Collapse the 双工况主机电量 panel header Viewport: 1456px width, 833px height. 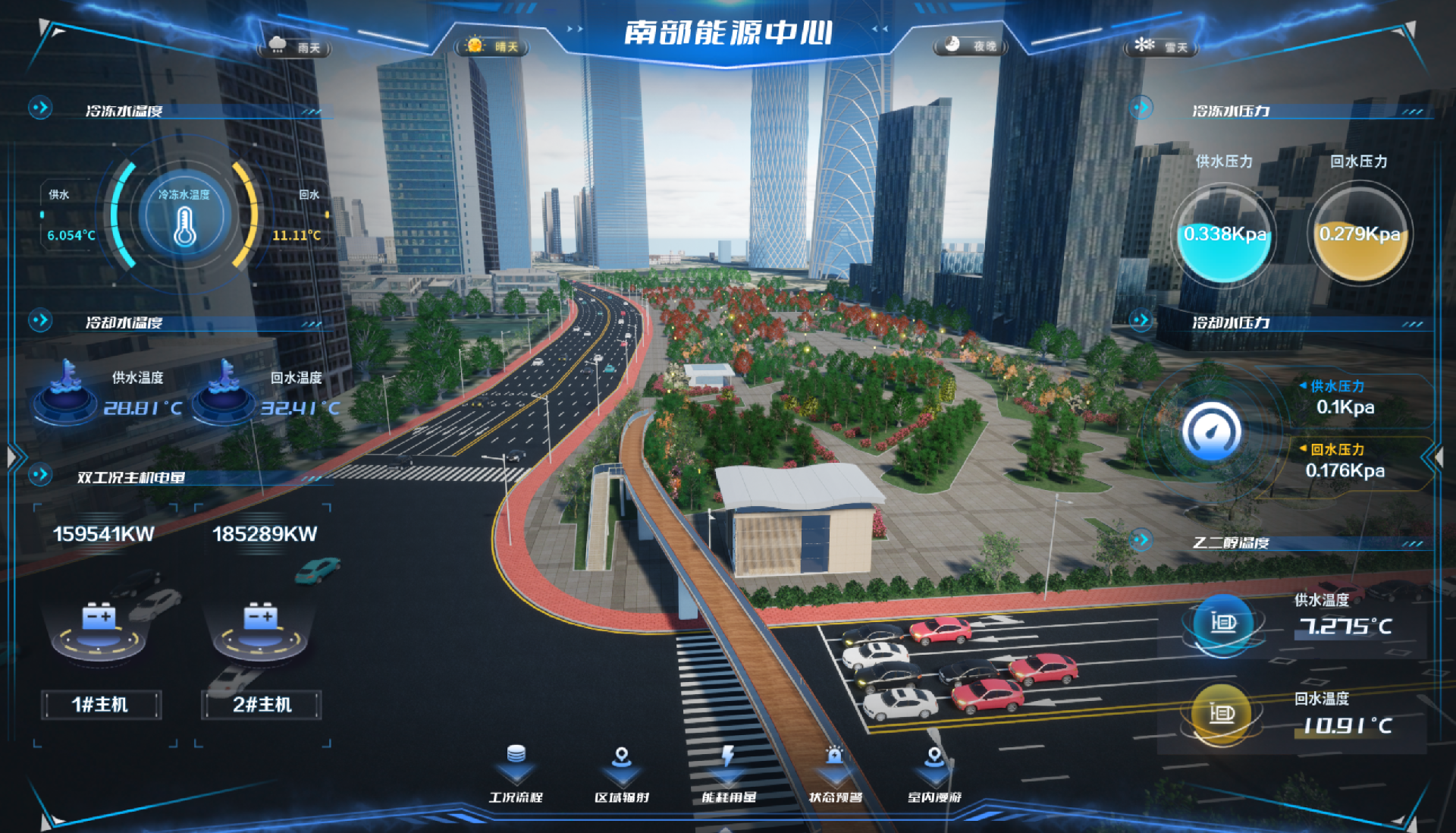[39, 476]
